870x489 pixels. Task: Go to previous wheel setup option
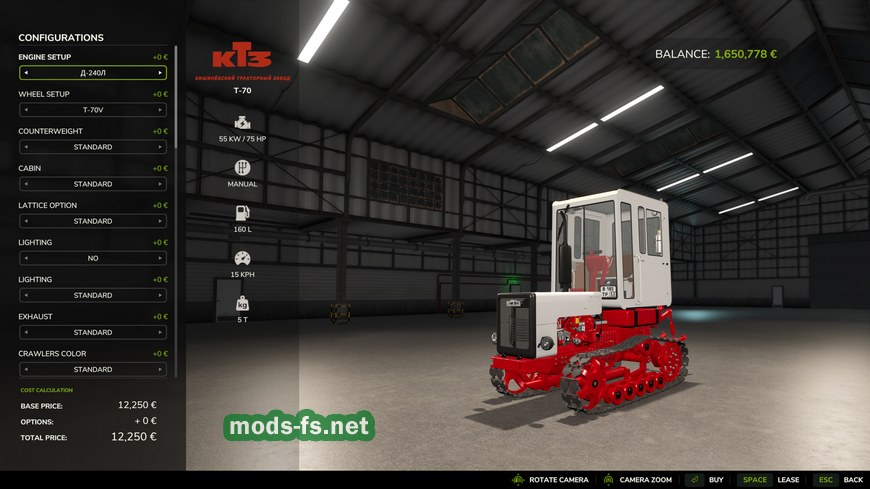tap(26, 110)
